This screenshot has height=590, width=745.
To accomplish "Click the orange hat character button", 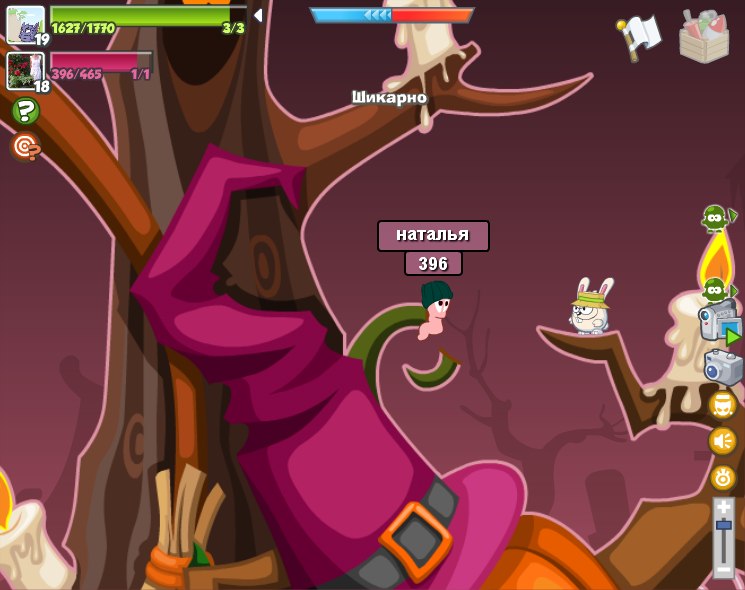I will click(722, 404).
